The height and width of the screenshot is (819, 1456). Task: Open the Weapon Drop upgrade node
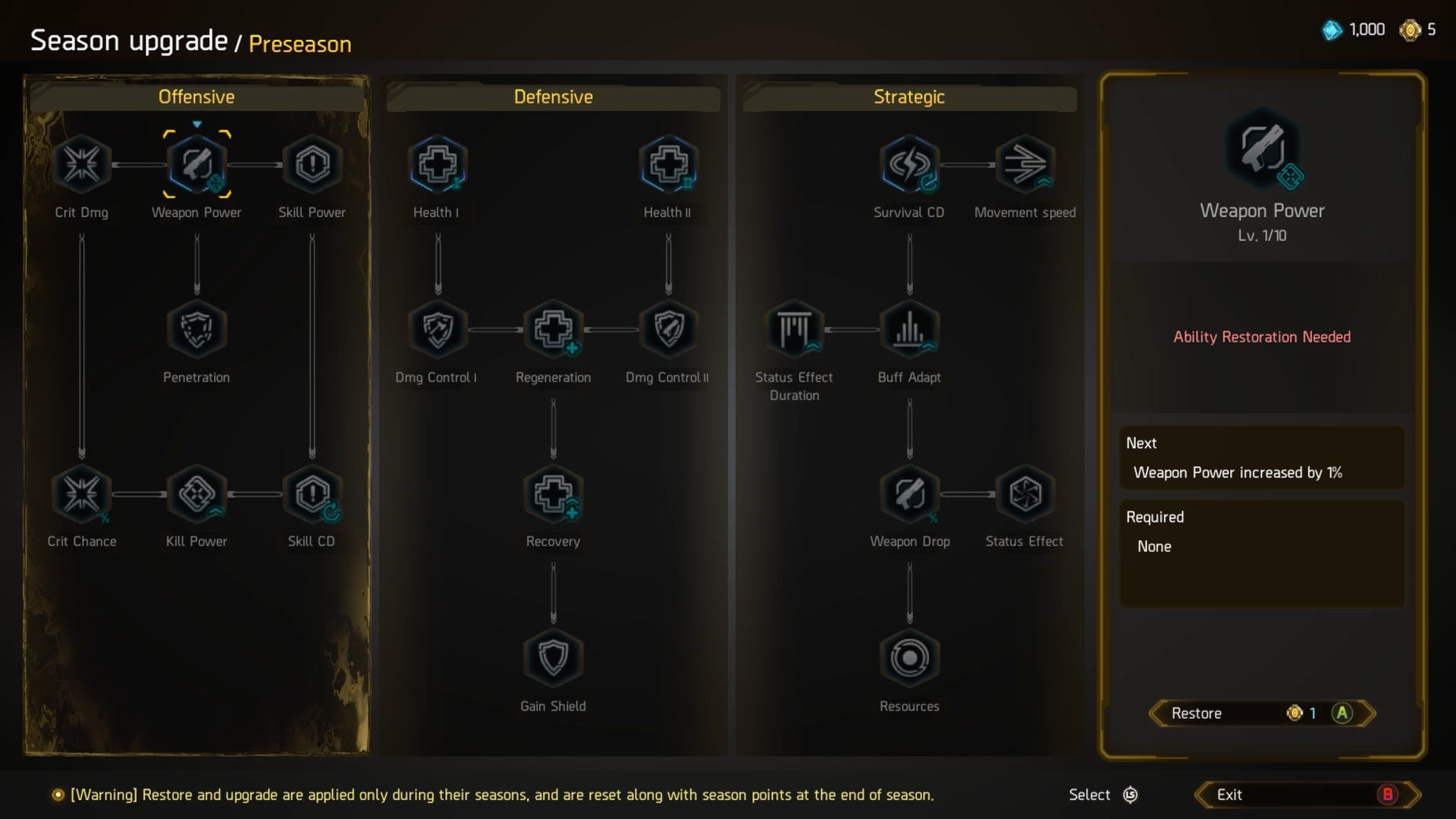click(x=909, y=494)
